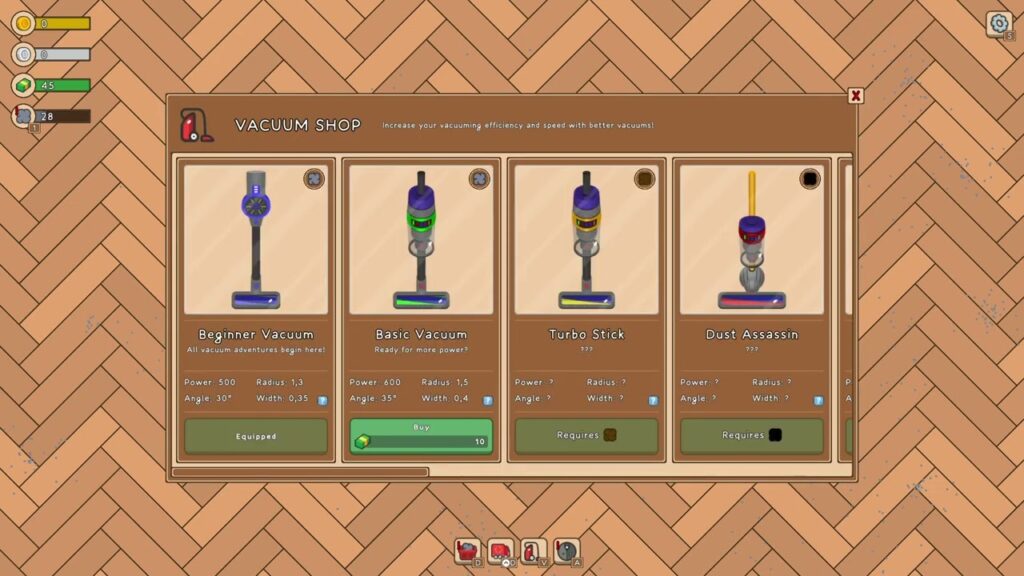The height and width of the screenshot is (576, 1024).
Task: Open the grey robot disc toolbar icon
Action: pos(567,551)
